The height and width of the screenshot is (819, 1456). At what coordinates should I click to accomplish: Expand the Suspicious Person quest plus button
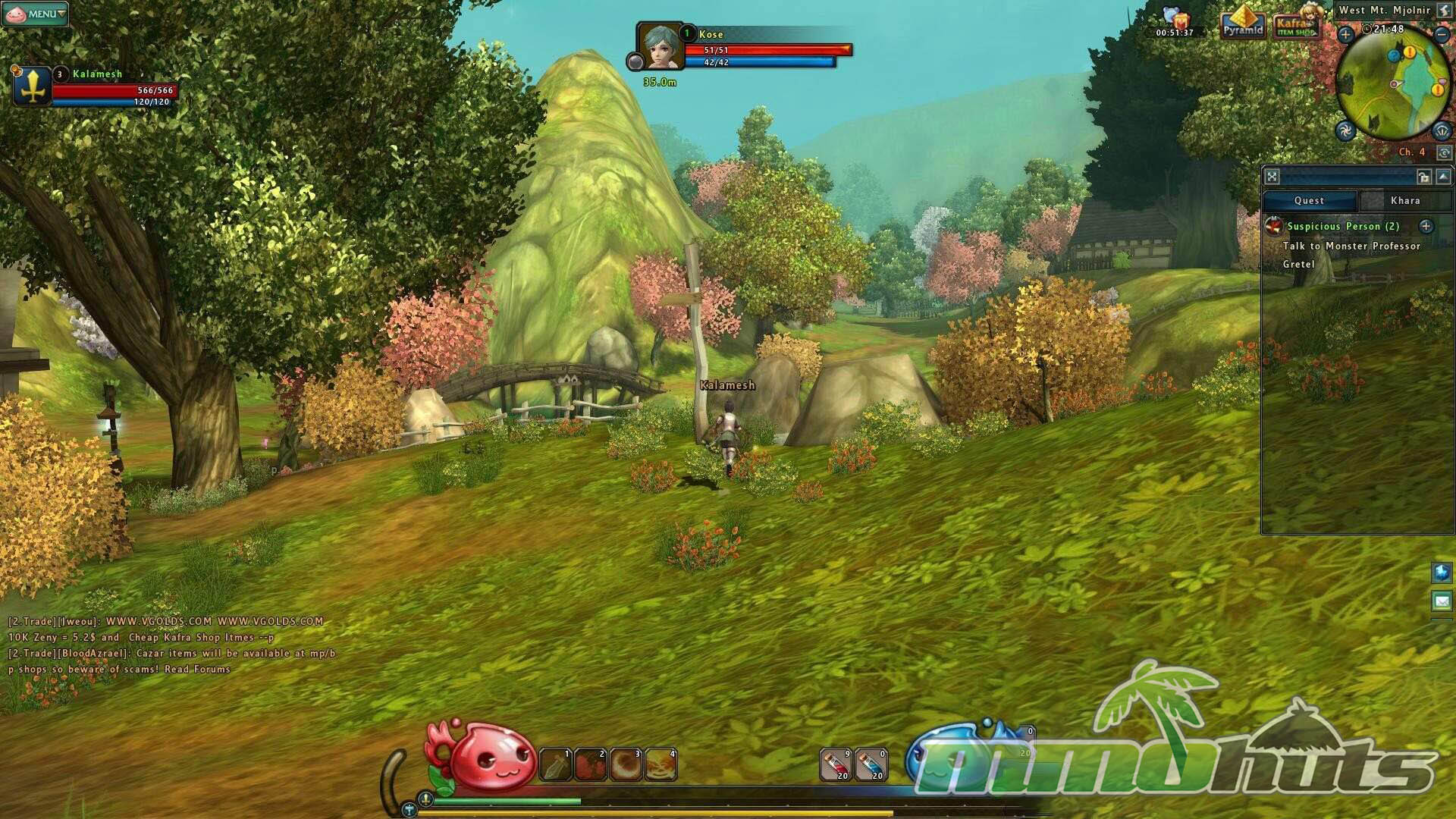pyautogui.click(x=1426, y=226)
